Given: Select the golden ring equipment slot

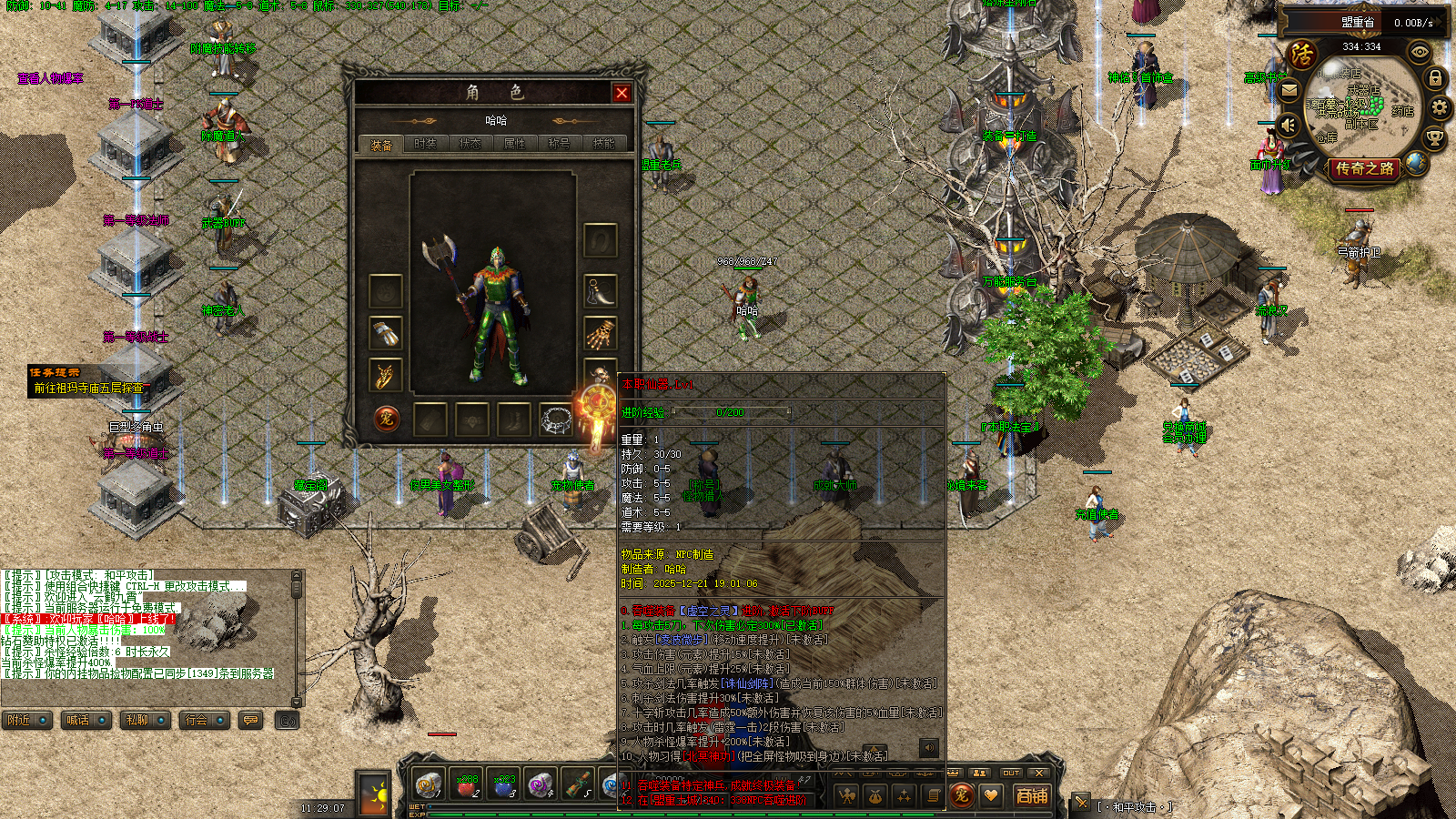Looking at the screenshot, I should (385, 375).
